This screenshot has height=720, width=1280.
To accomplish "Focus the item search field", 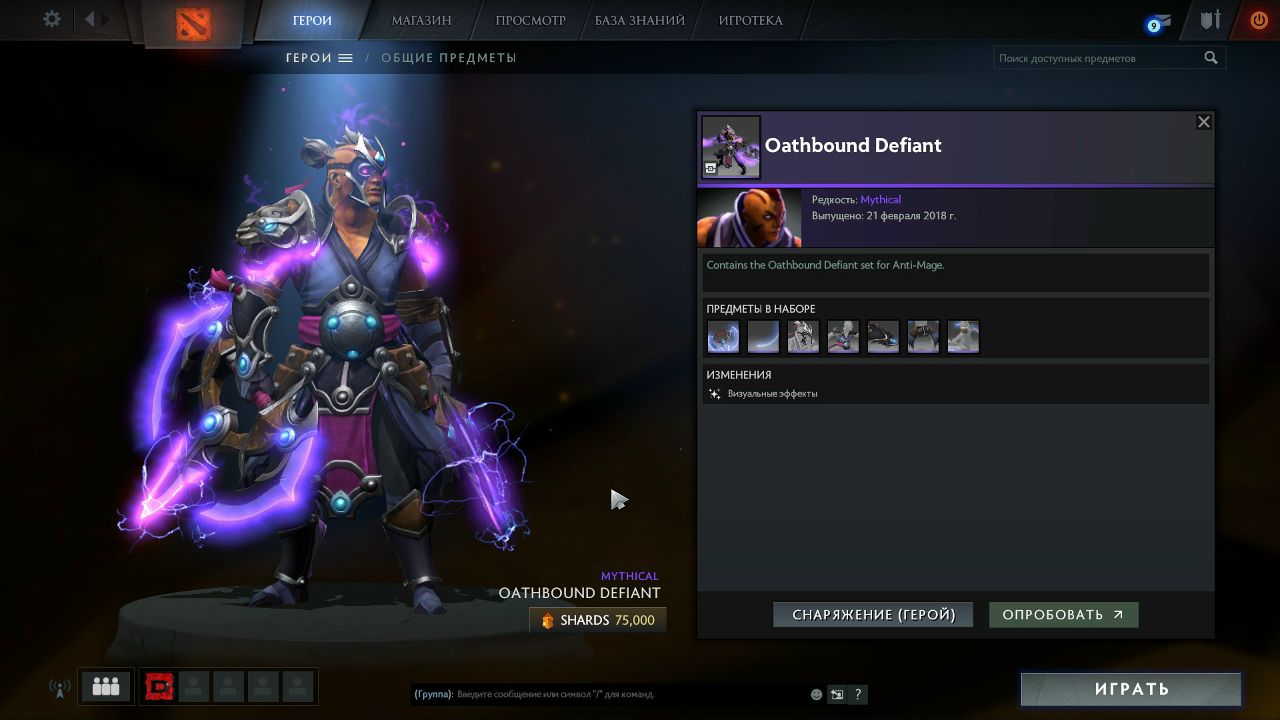I will coord(1098,58).
